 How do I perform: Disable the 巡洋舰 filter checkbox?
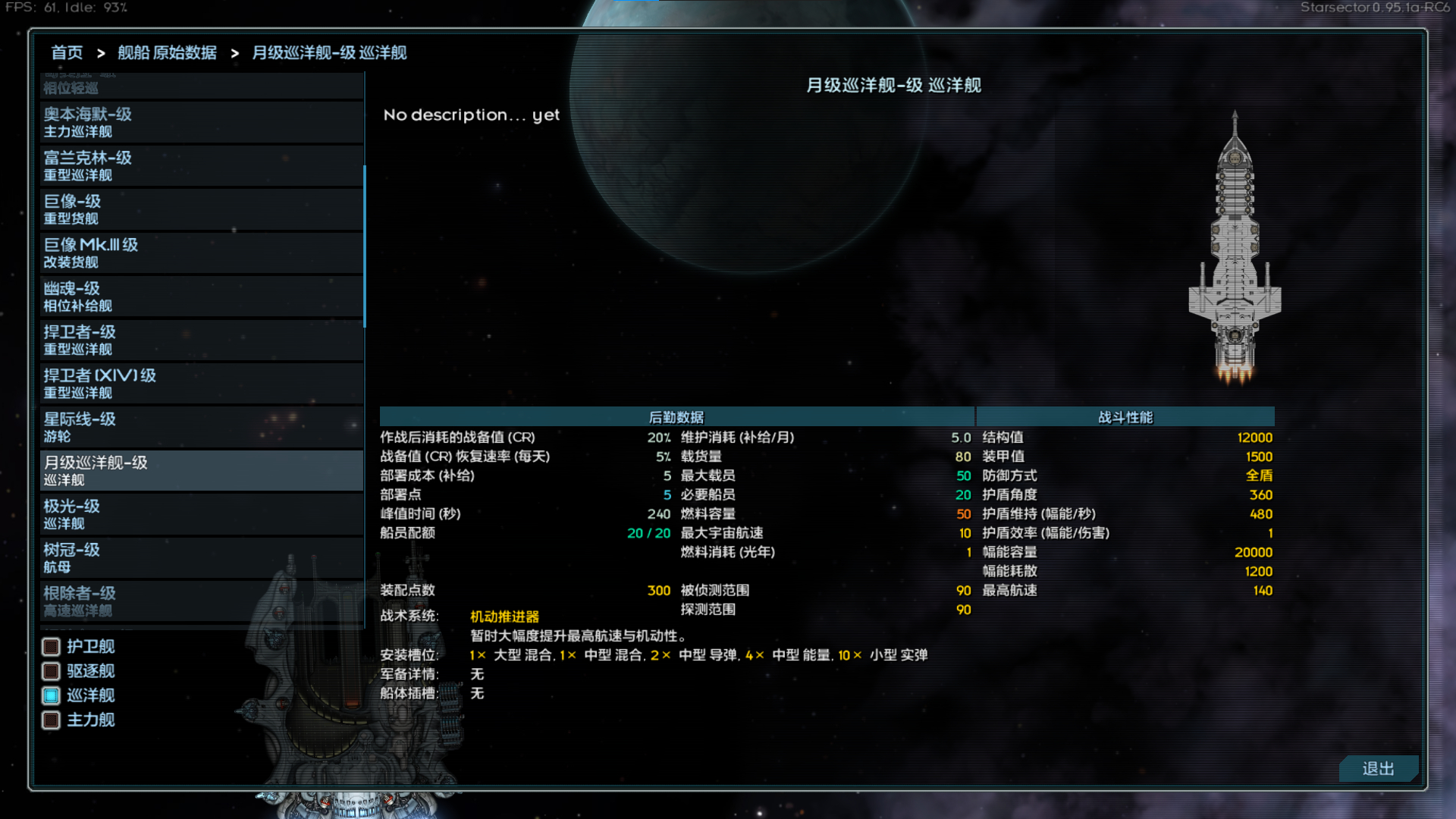coord(51,695)
